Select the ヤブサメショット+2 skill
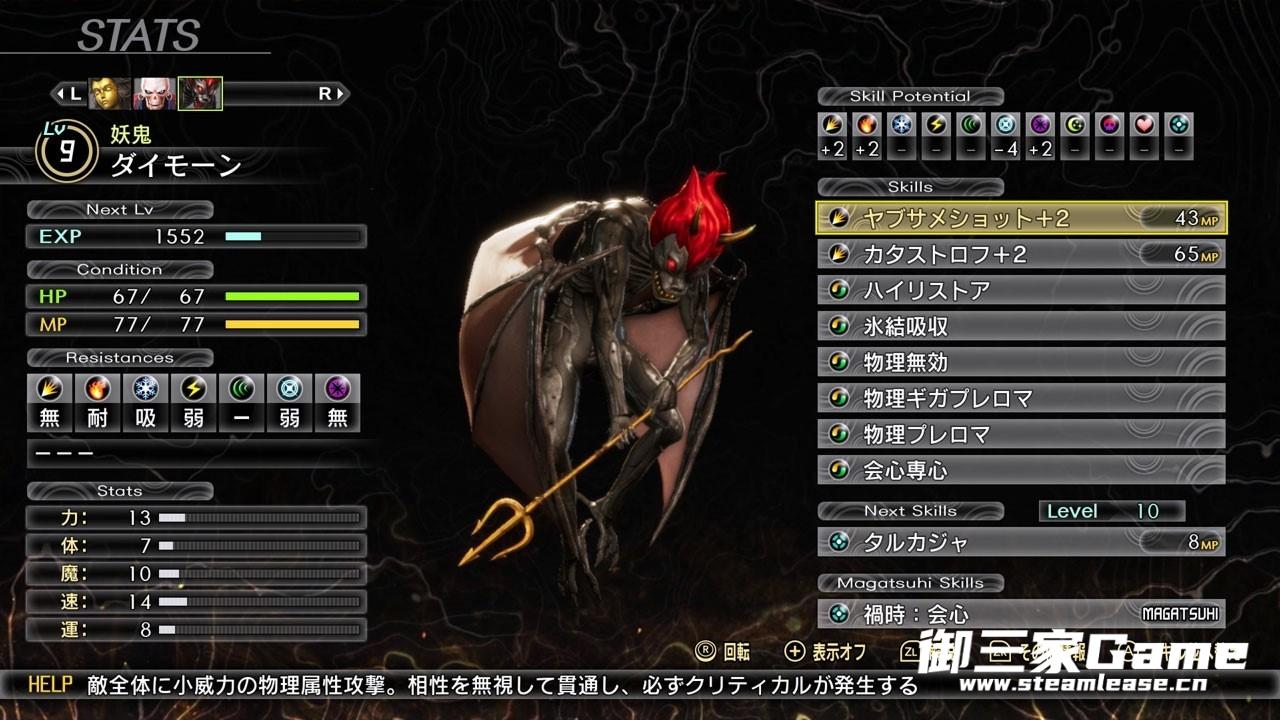Viewport: 1280px width, 720px height. [x=1020, y=218]
